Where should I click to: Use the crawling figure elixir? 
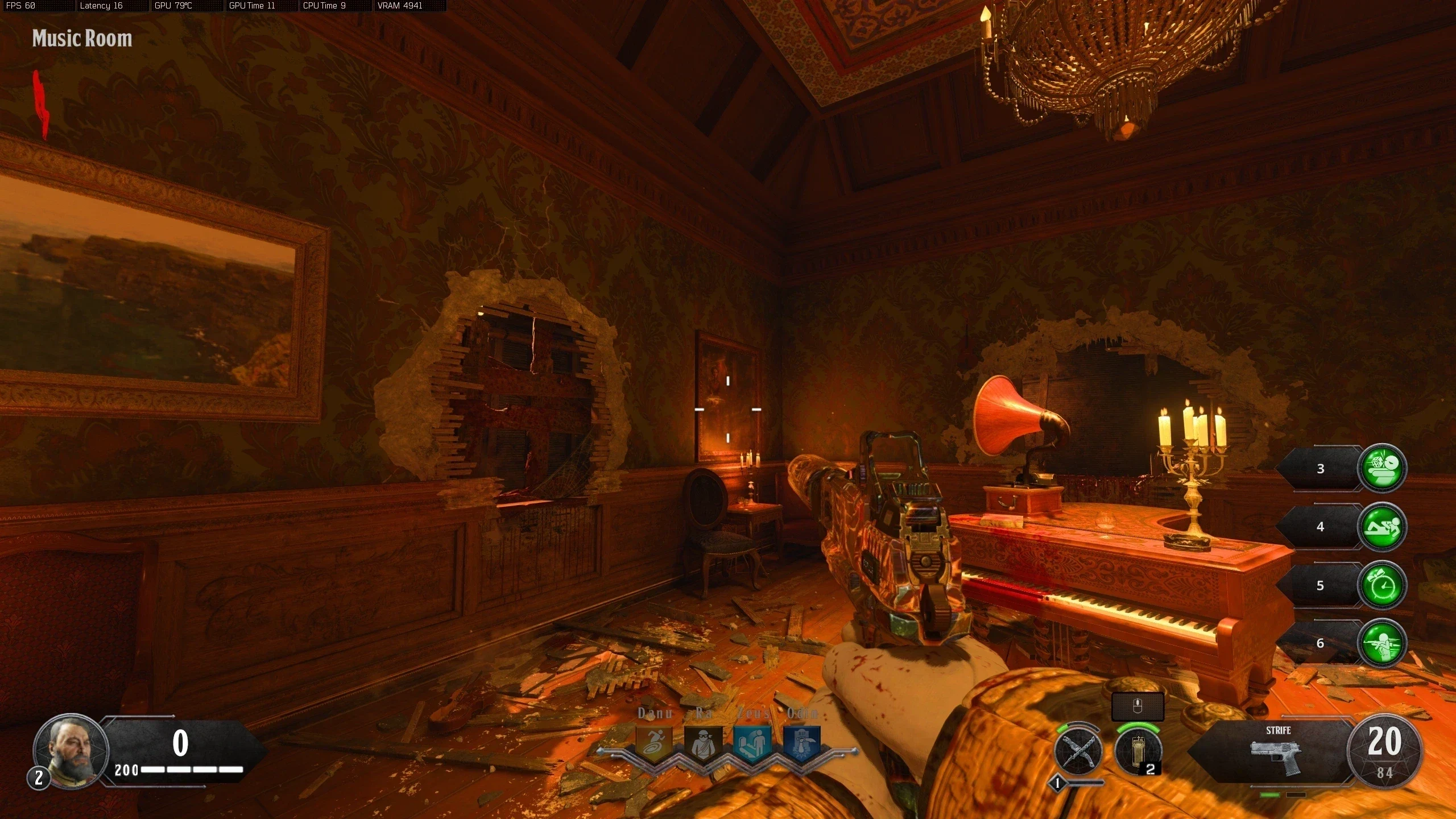click(1382, 527)
